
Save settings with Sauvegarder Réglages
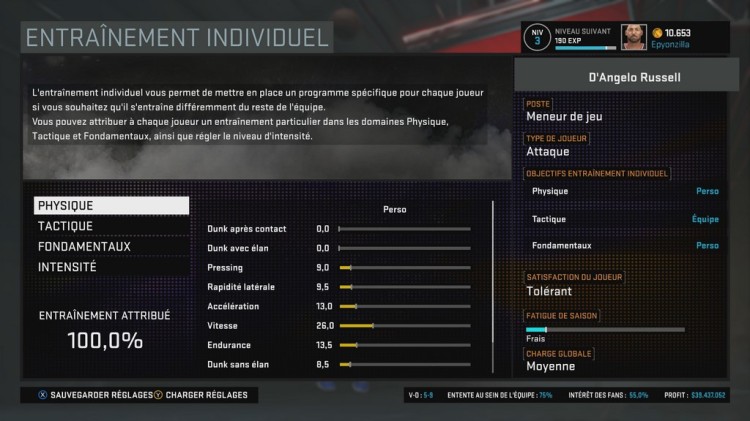tap(93, 395)
